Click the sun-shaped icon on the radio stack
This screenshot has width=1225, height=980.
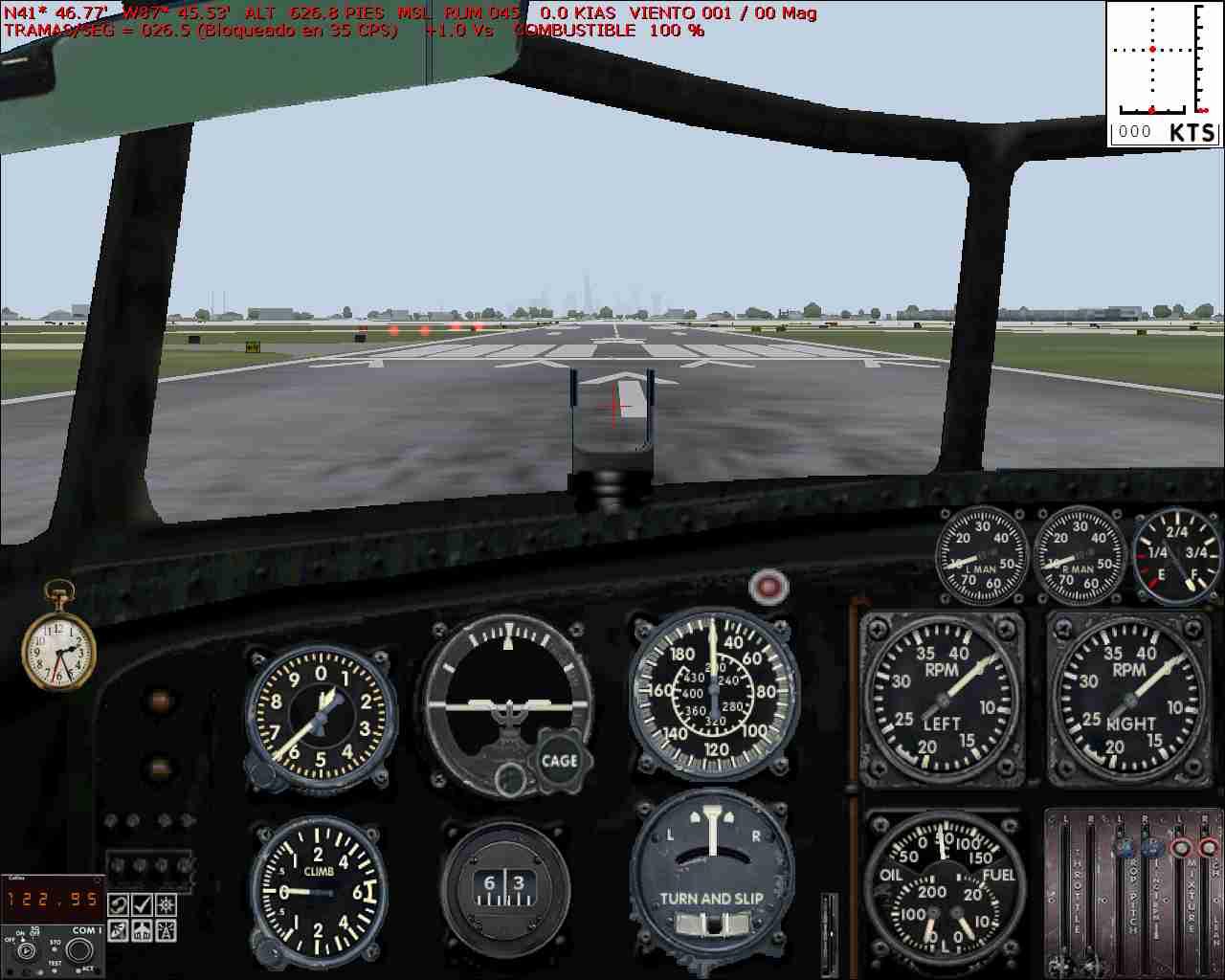pos(166,906)
